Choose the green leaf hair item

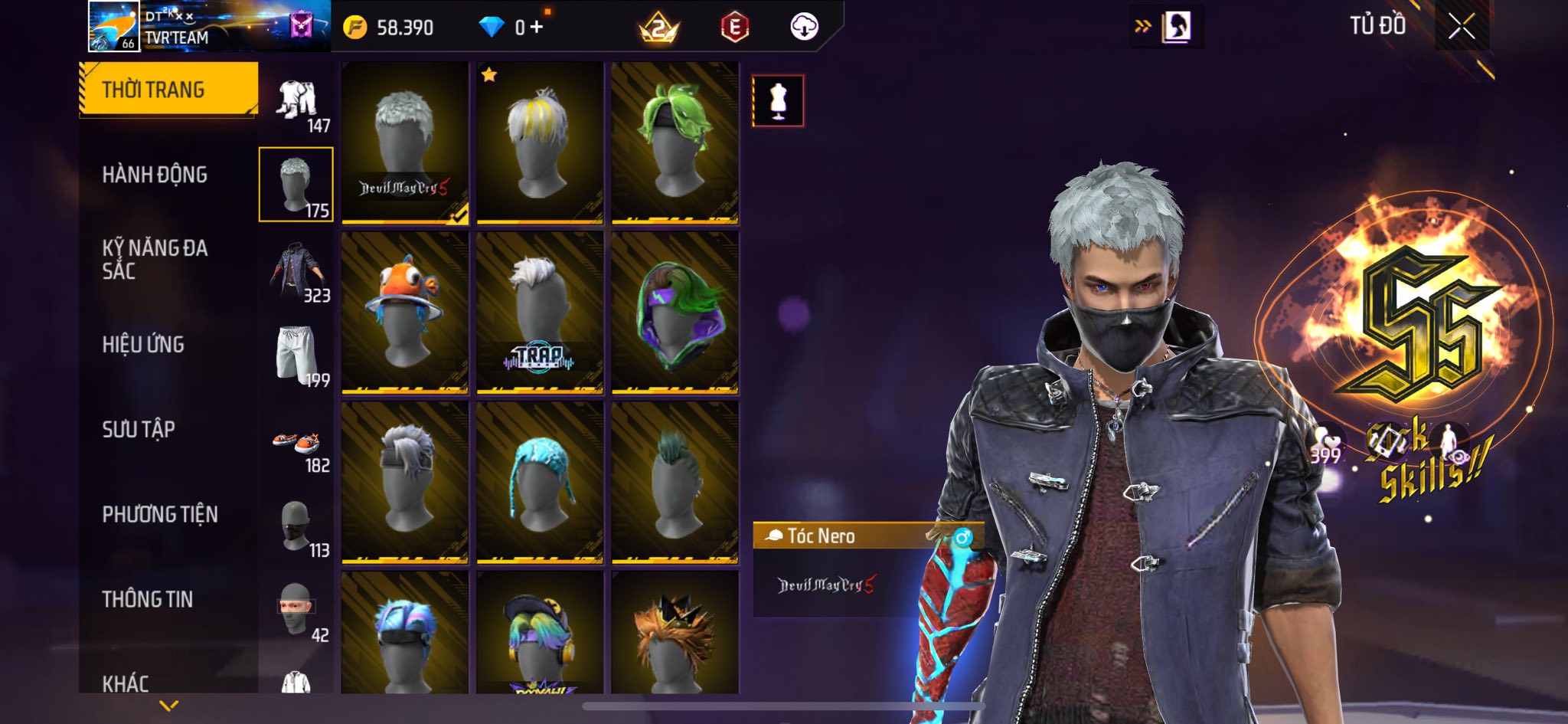point(675,143)
